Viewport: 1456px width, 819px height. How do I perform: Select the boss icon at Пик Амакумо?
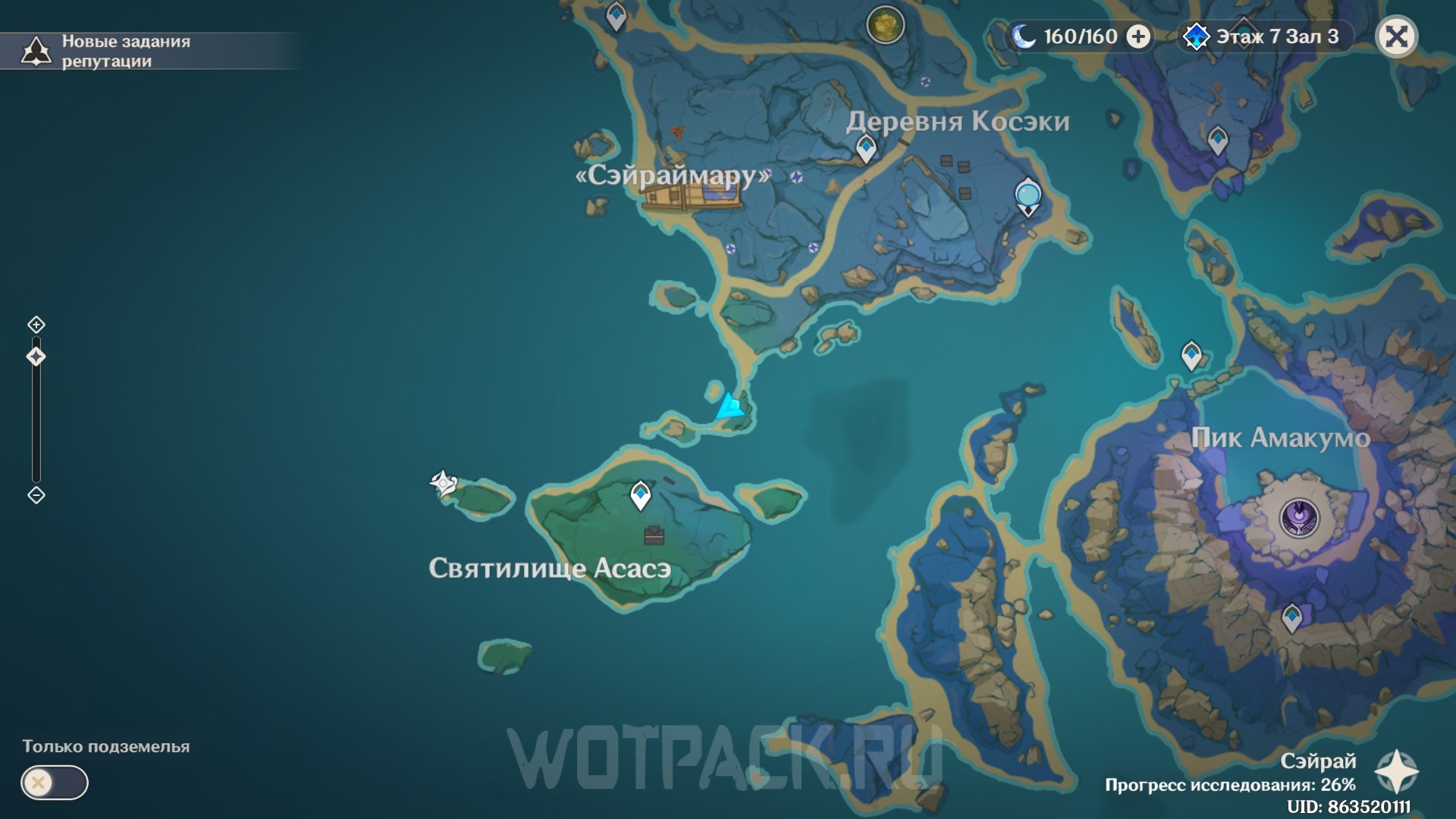(1299, 519)
